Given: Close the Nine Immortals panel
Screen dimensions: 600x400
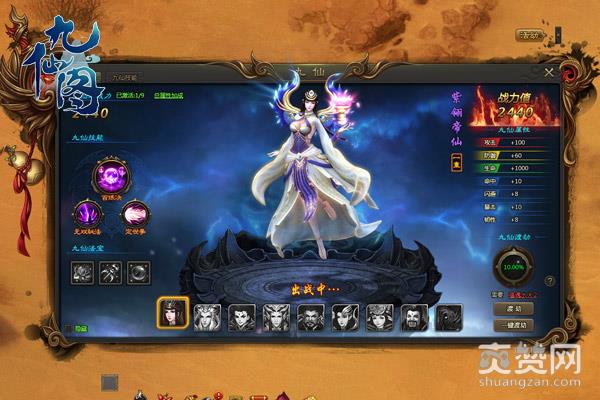Looking at the screenshot, I should [x=548, y=72].
